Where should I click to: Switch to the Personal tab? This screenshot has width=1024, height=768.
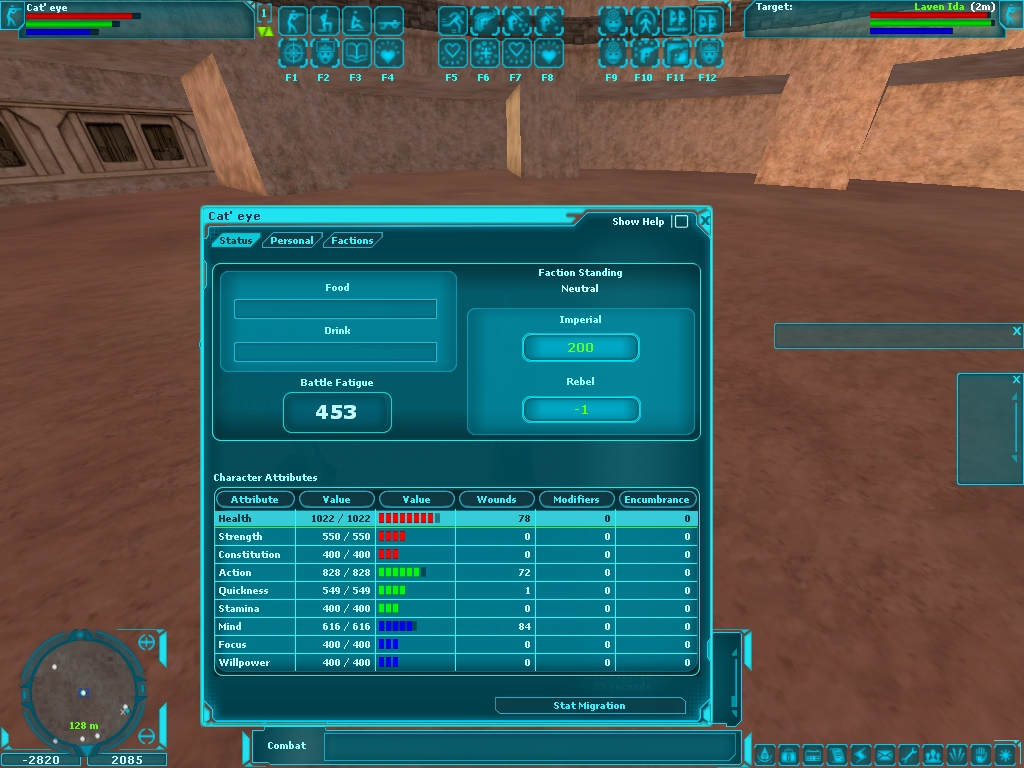291,240
